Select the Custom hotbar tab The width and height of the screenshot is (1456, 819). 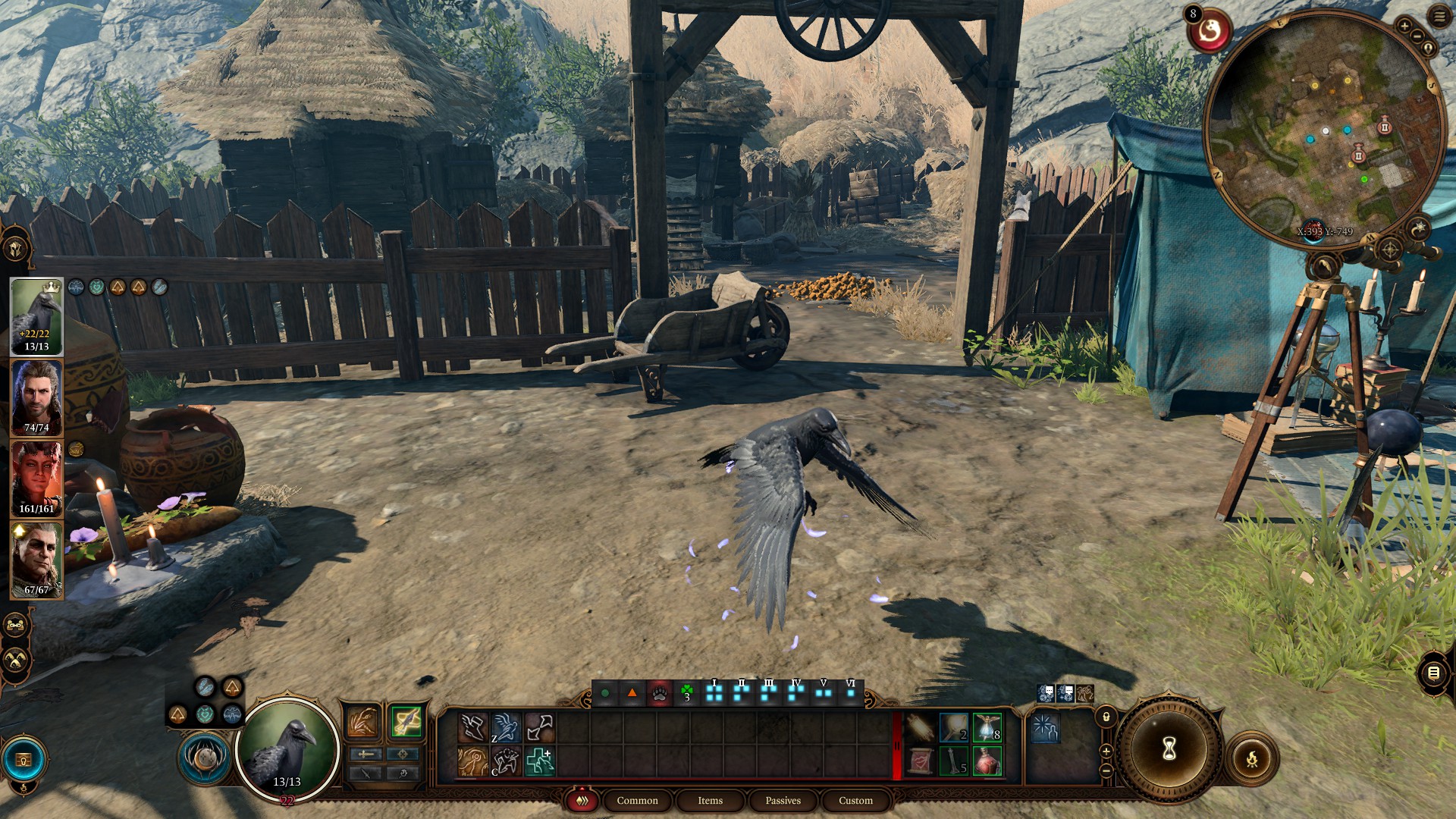(855, 801)
